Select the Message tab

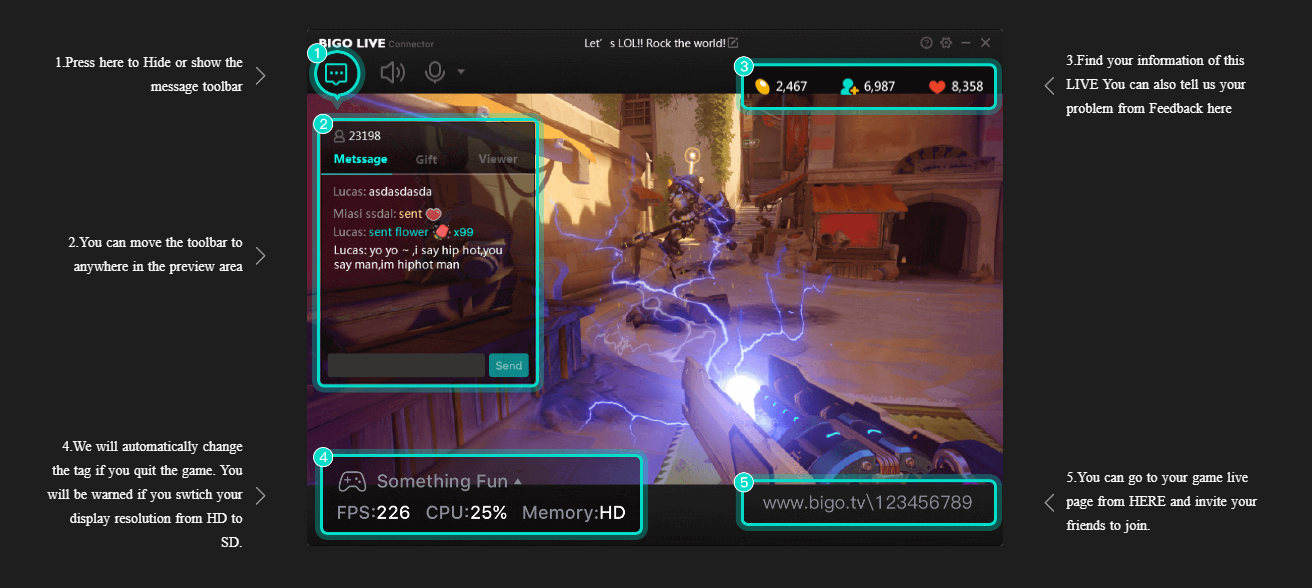click(360, 159)
